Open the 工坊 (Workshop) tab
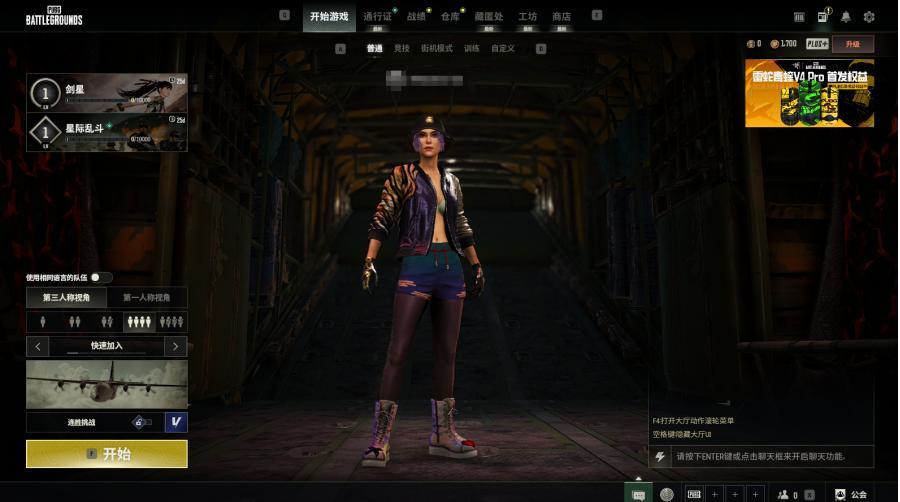This screenshot has height=502, width=900. pyautogui.click(x=527, y=17)
